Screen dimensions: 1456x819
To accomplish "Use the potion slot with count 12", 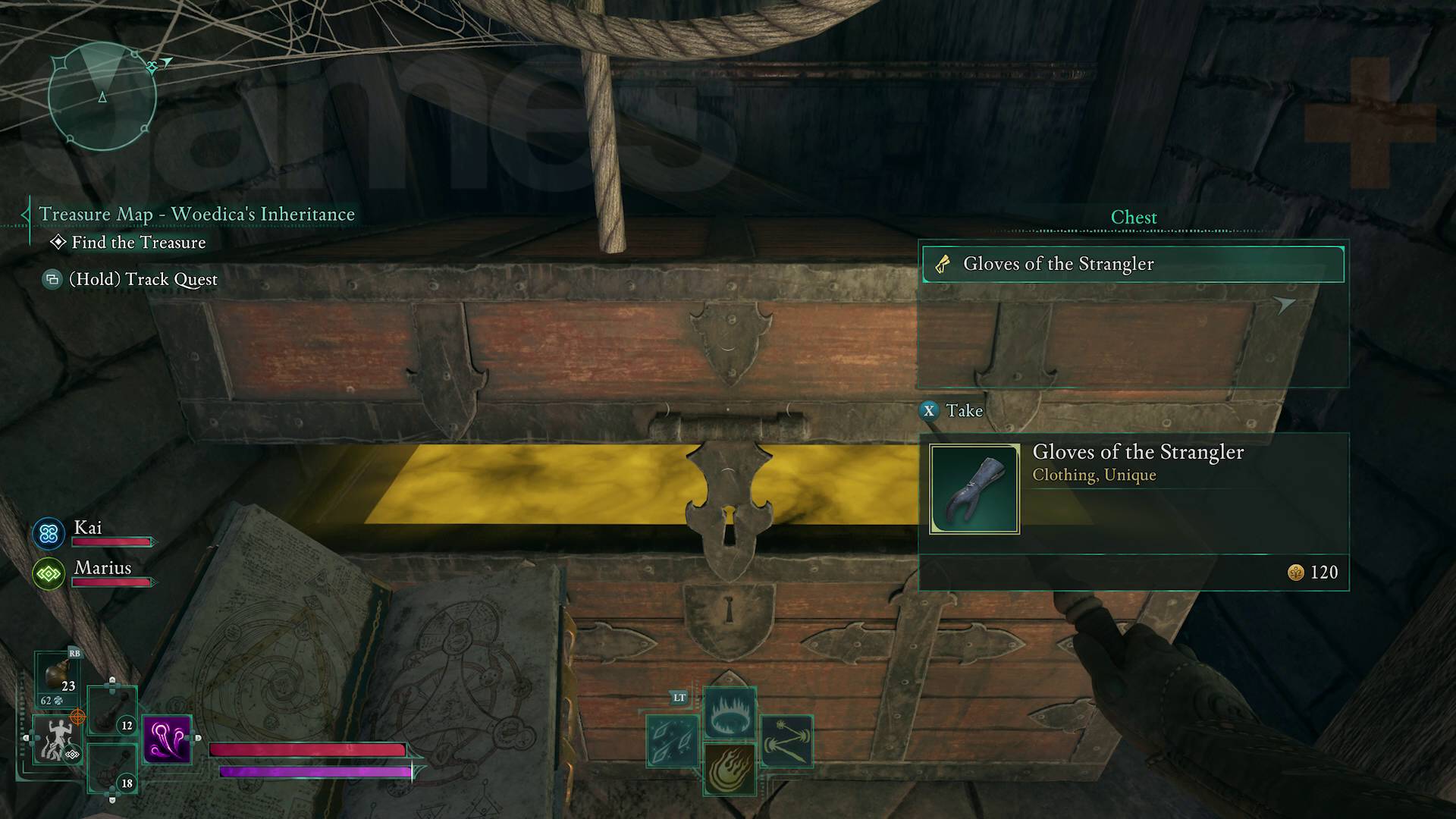I will pos(111,711).
